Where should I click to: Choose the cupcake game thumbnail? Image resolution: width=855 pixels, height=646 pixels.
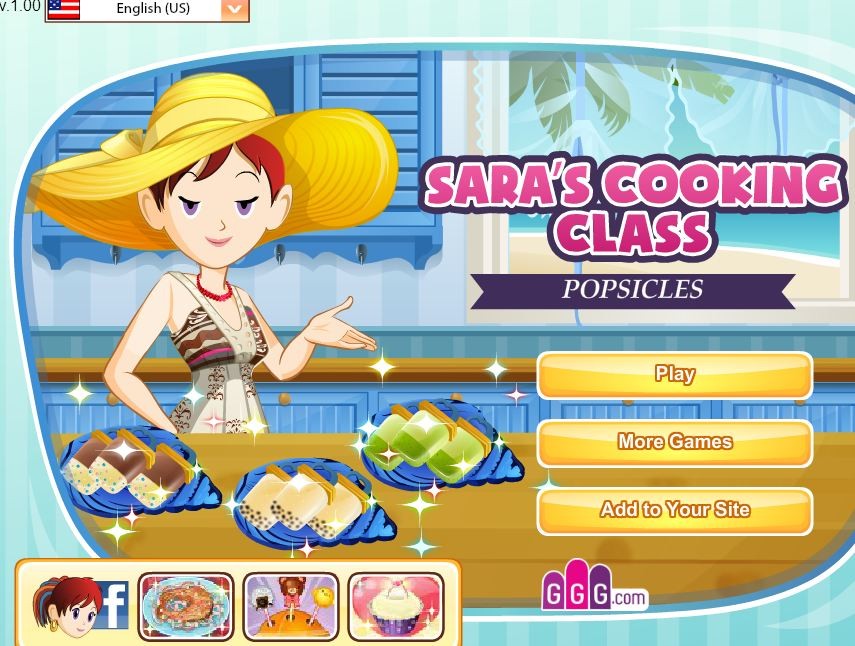point(396,605)
